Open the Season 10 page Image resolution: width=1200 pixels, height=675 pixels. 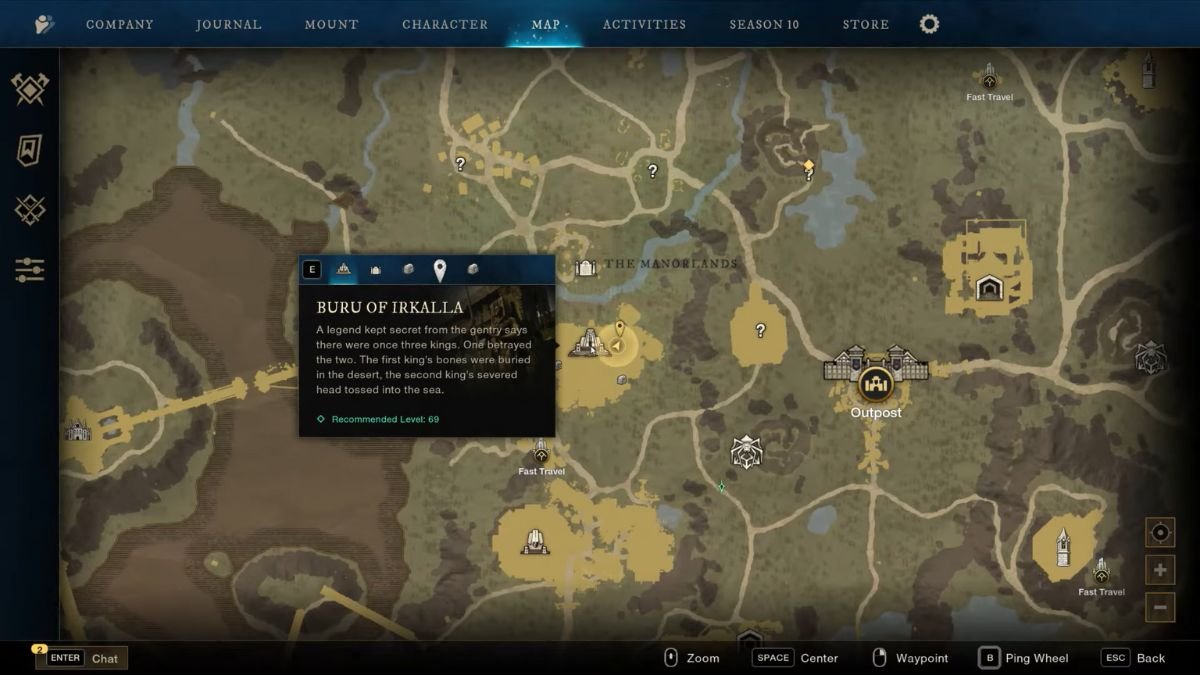(x=764, y=24)
